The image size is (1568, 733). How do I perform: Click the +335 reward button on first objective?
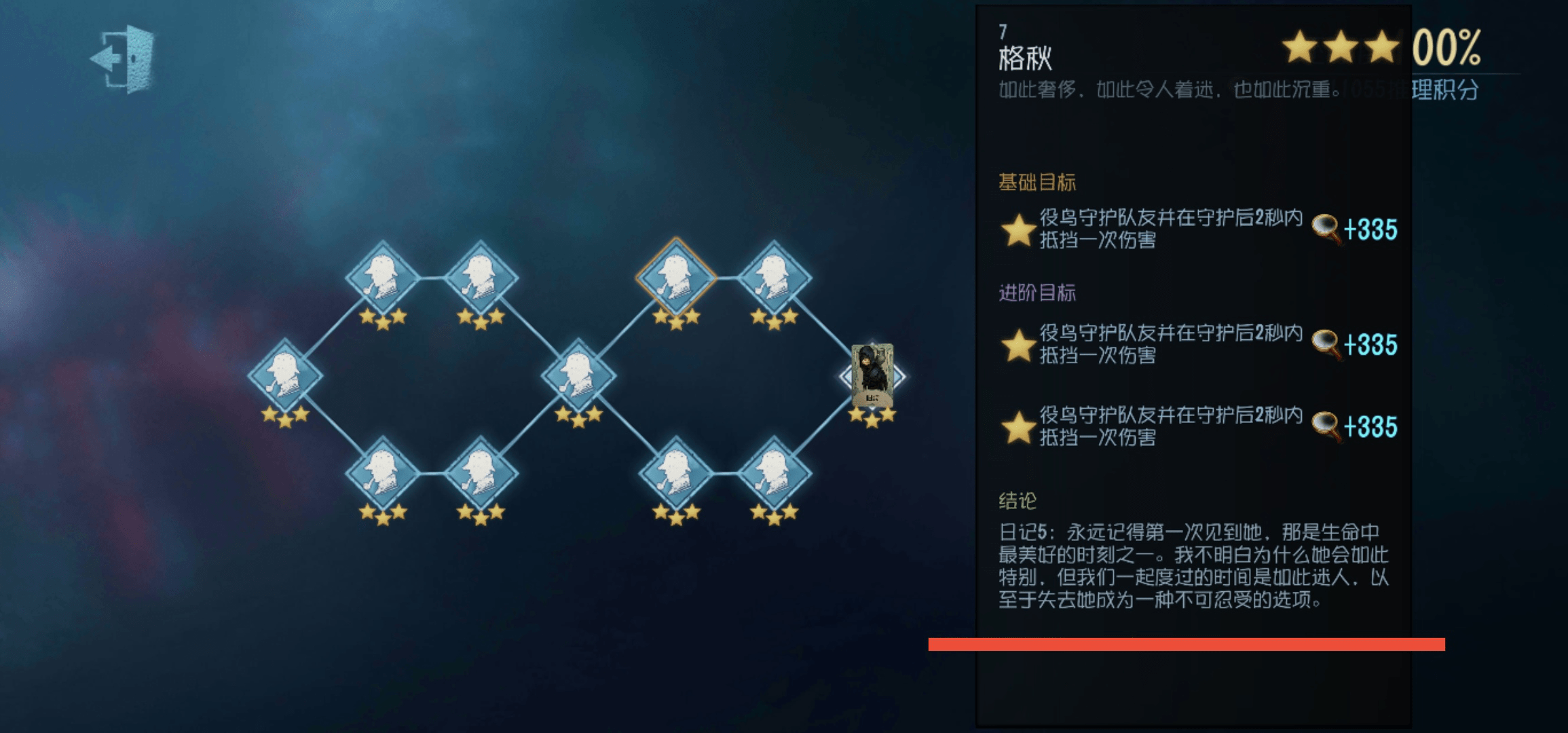[1370, 229]
